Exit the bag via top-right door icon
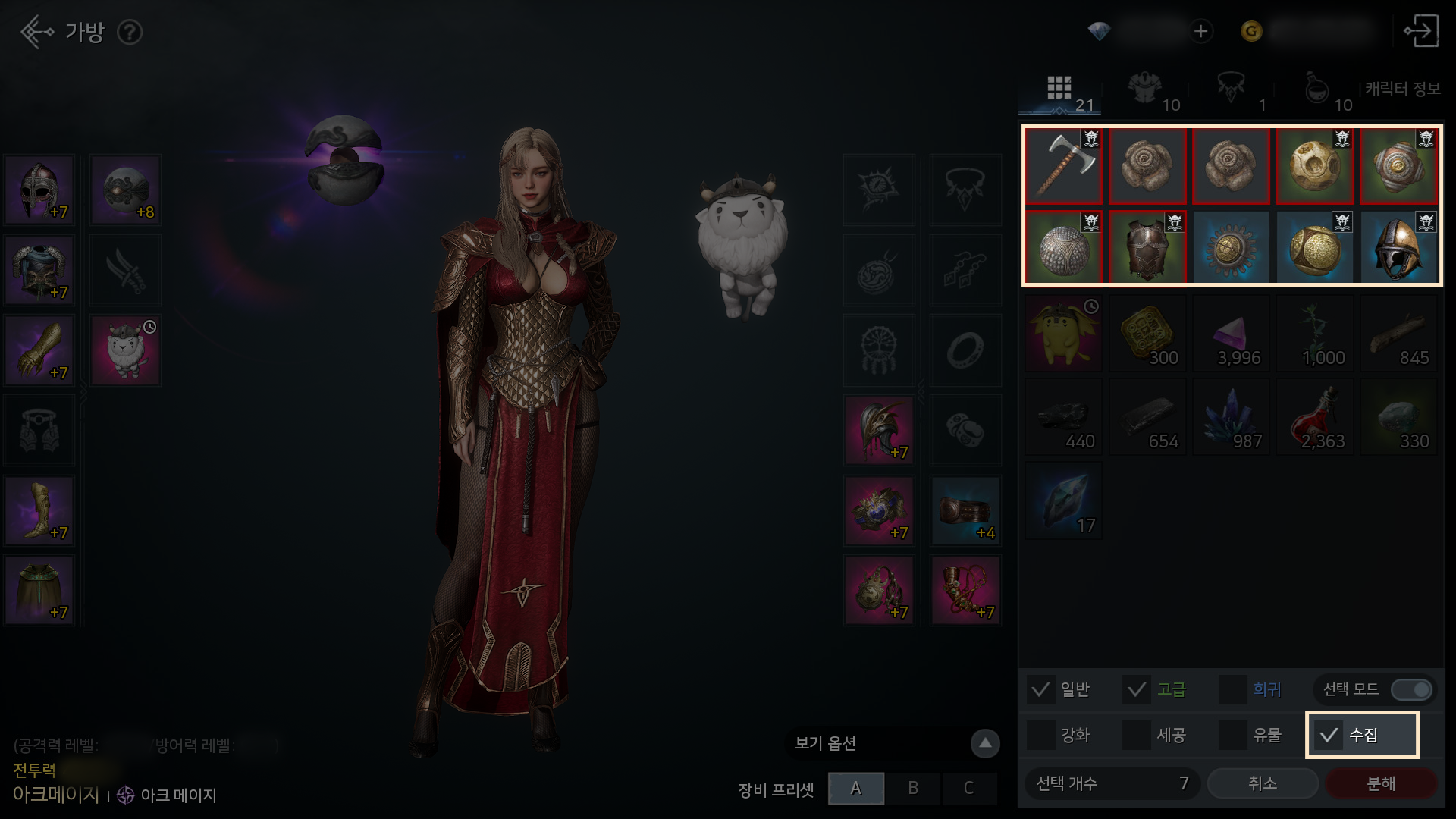The width and height of the screenshot is (1456, 819). pos(1421,31)
